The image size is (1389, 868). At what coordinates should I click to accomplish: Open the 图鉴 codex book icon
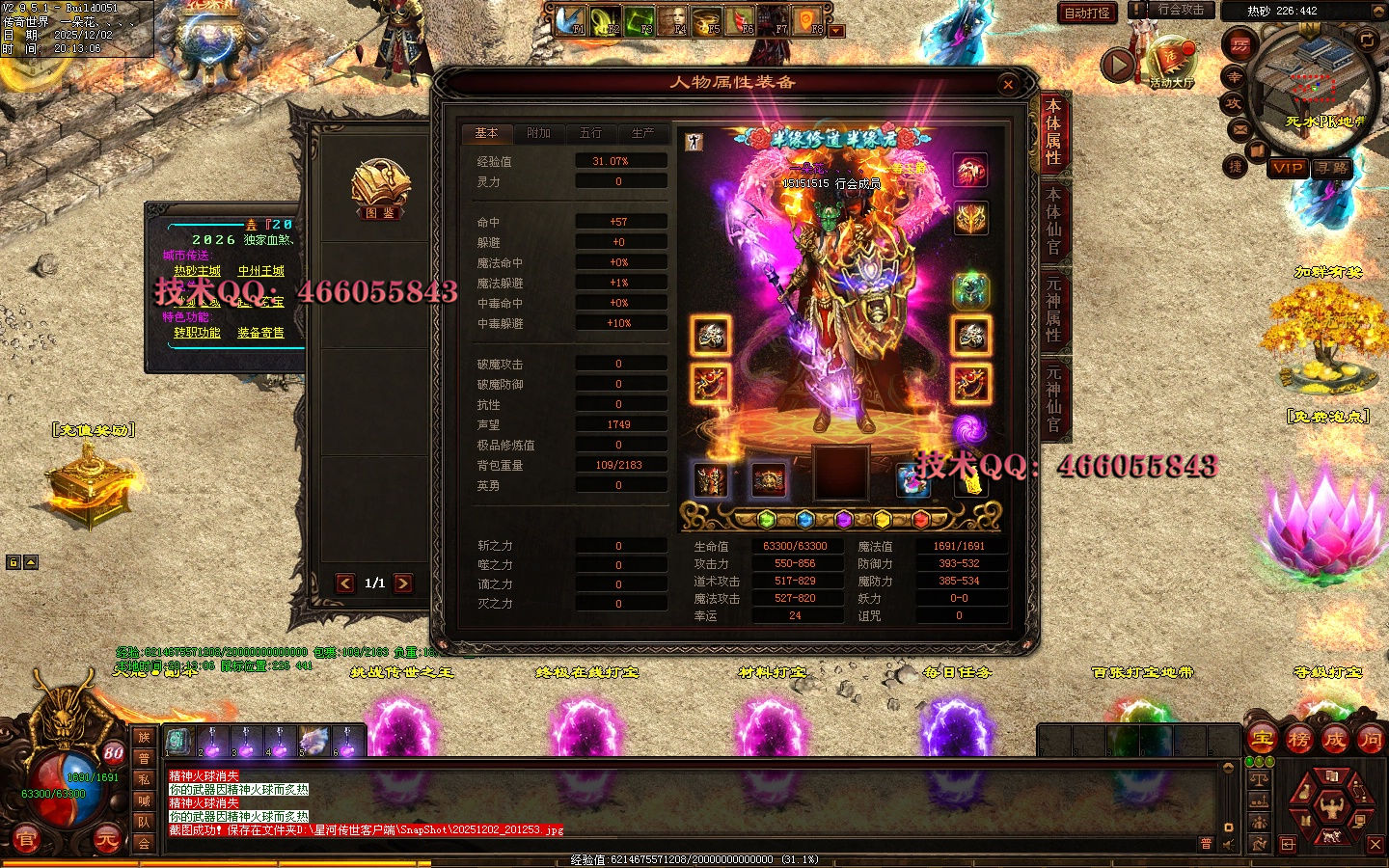380,190
